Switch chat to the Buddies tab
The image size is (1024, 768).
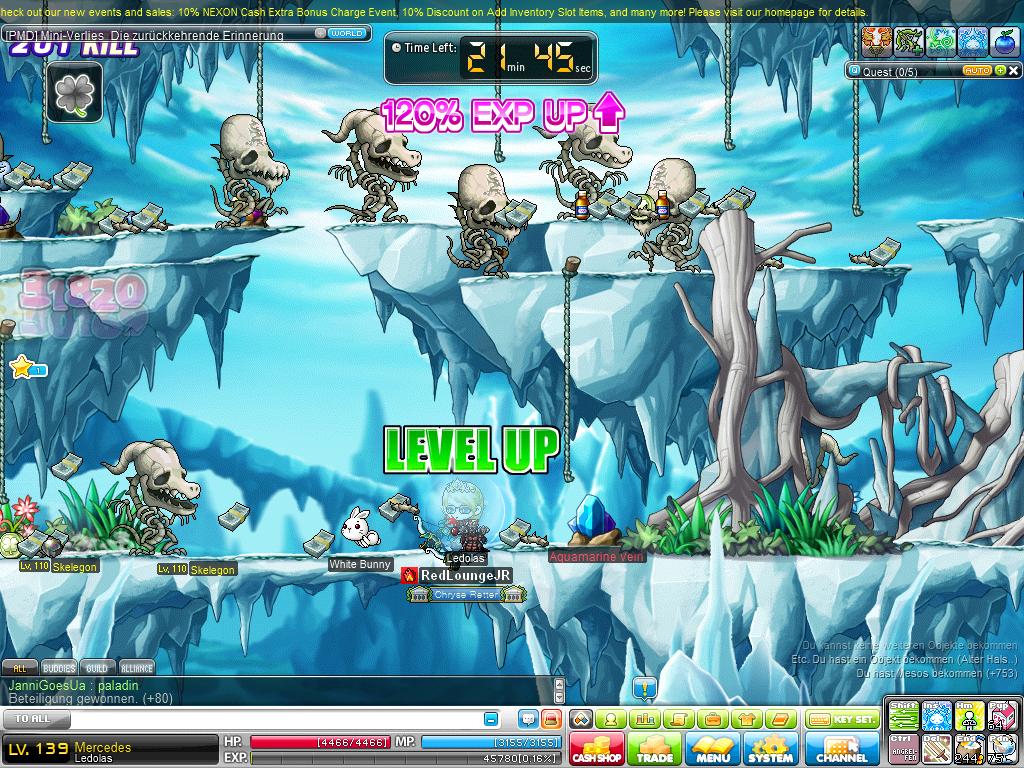(x=59, y=668)
